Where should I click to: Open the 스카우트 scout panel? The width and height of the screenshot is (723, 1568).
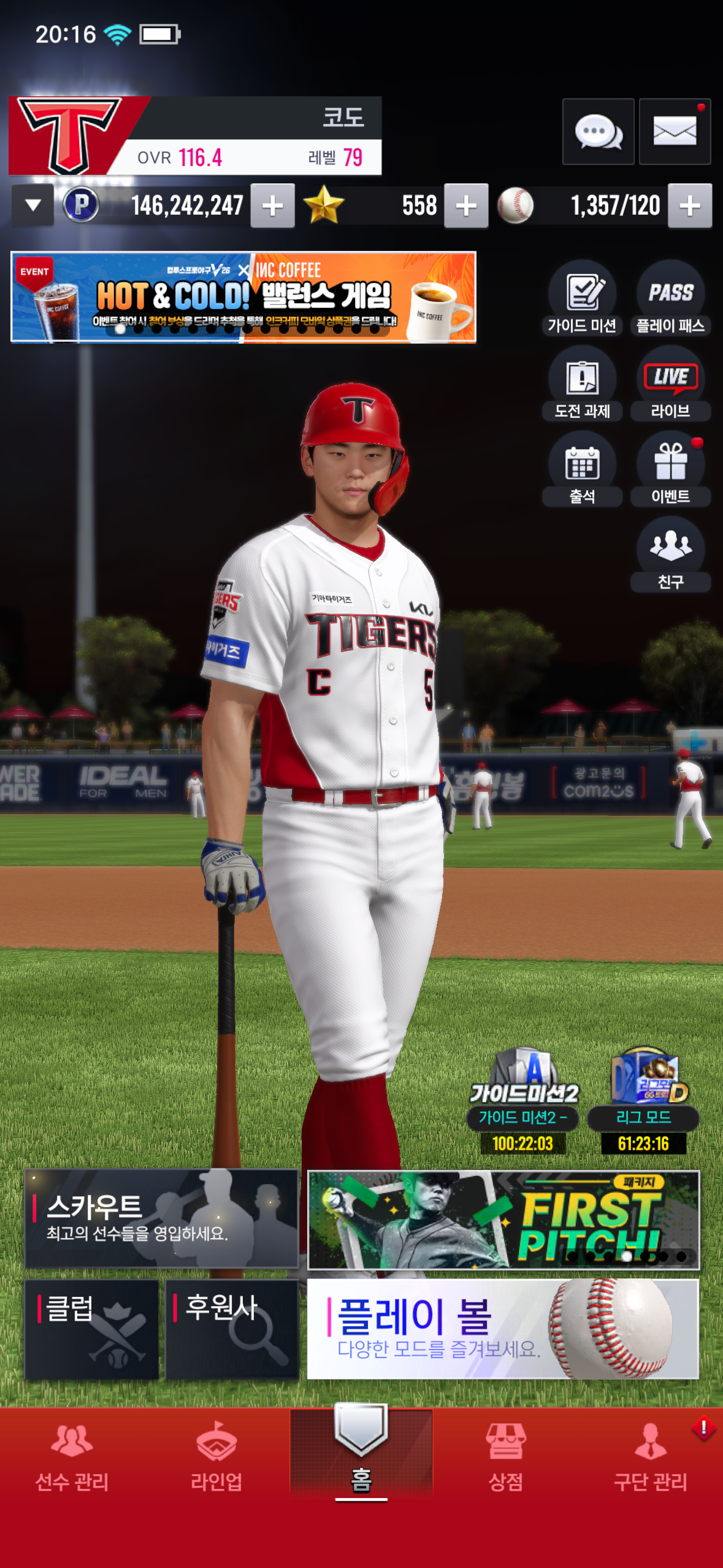click(x=161, y=1218)
